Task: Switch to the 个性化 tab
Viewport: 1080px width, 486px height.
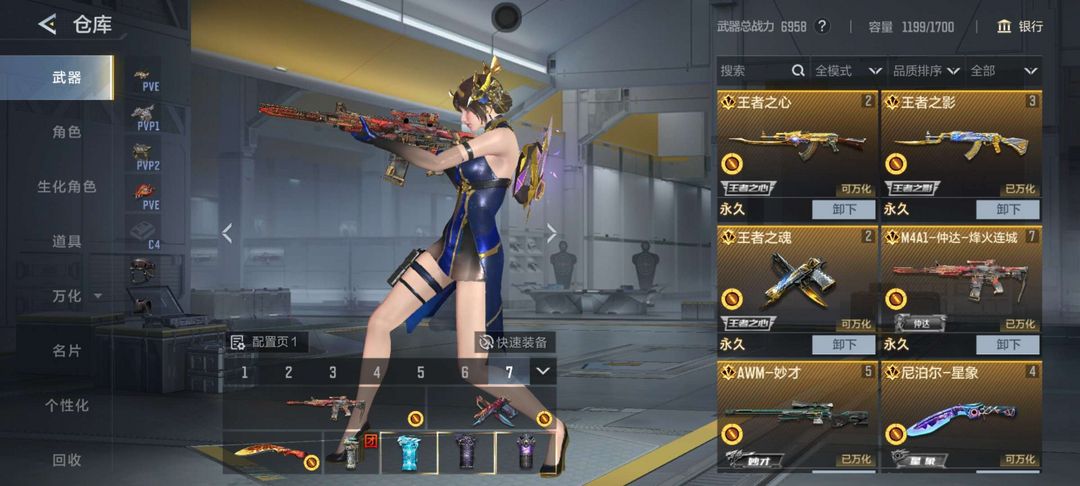Action: [x=67, y=405]
